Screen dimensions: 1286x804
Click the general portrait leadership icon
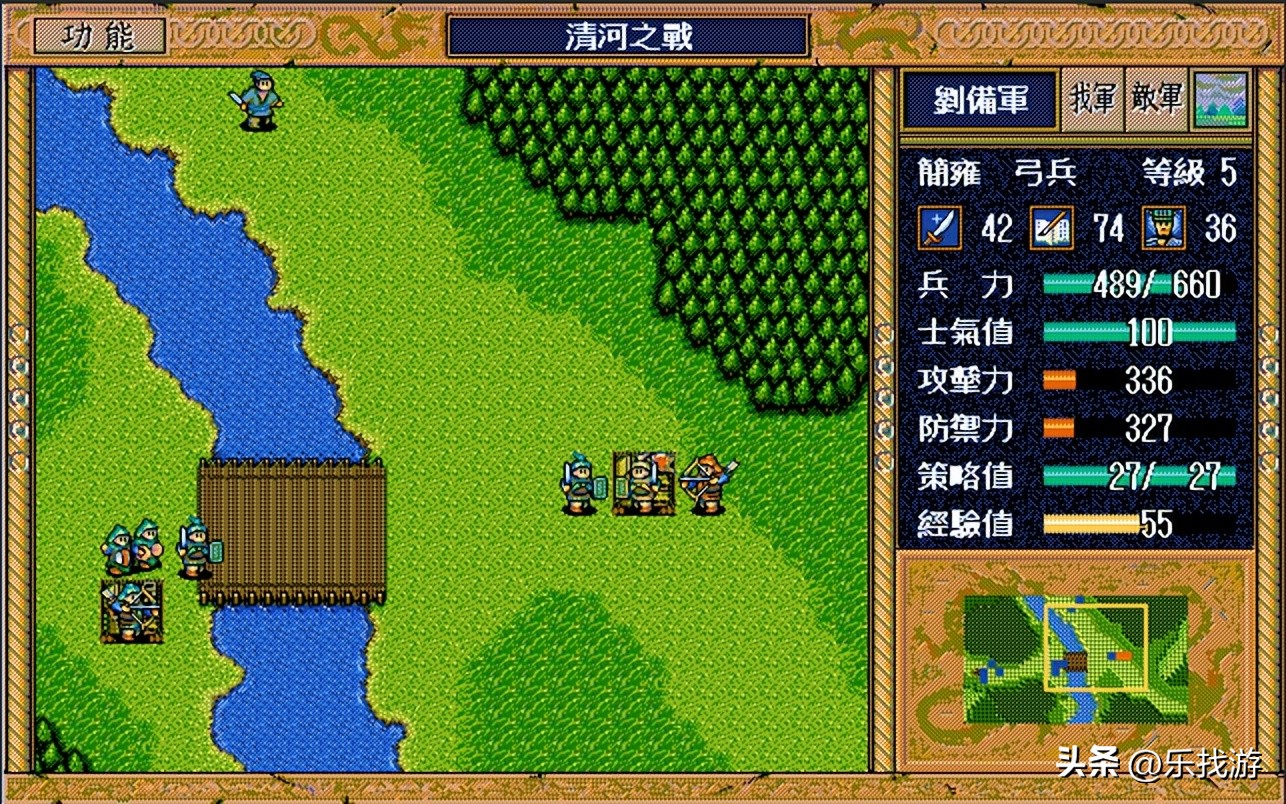click(x=1163, y=229)
